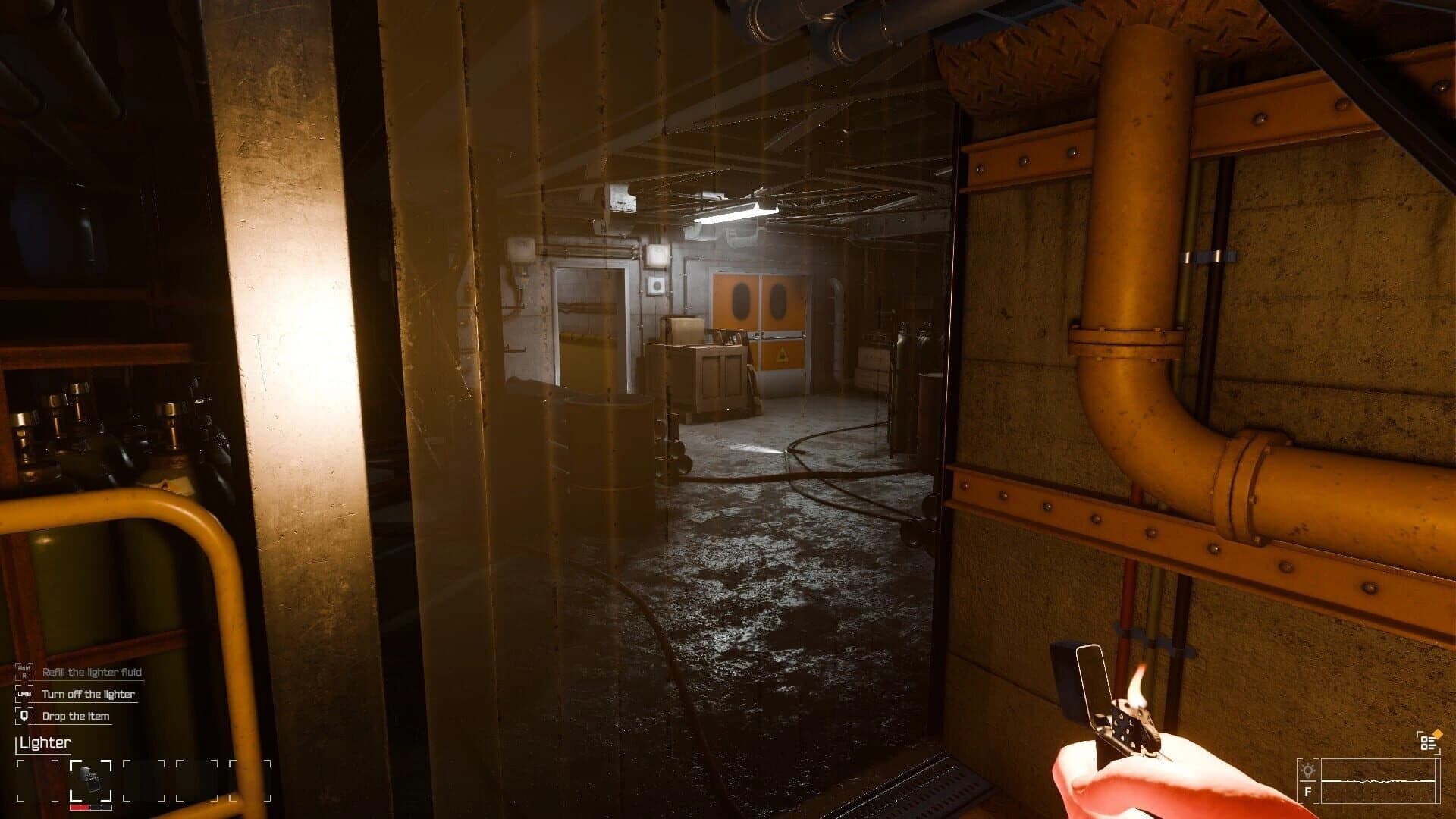Click the Q key prompt icon
Viewport: 1456px width, 819px height.
coord(24,716)
